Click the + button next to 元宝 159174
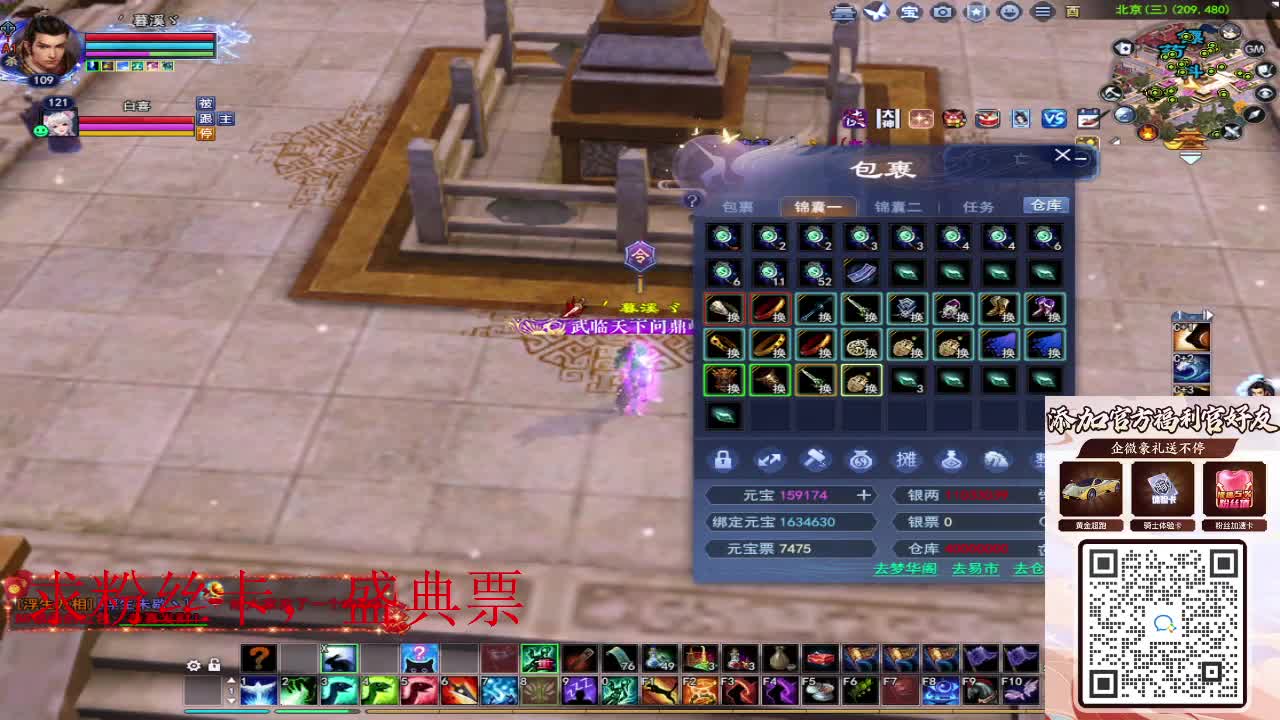This screenshot has height=720, width=1280. click(x=866, y=495)
